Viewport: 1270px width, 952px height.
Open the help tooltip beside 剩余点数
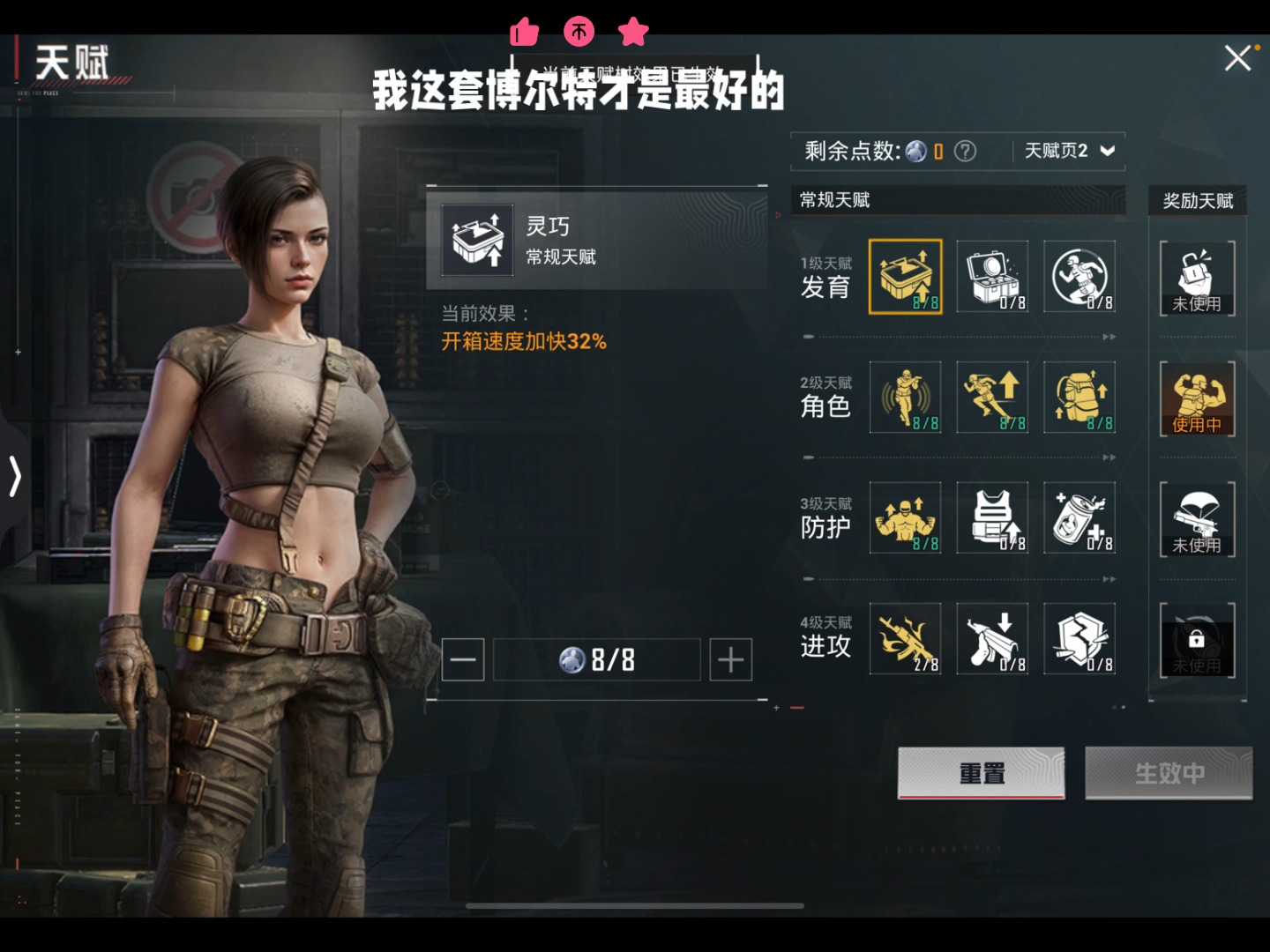pyautogui.click(x=966, y=152)
